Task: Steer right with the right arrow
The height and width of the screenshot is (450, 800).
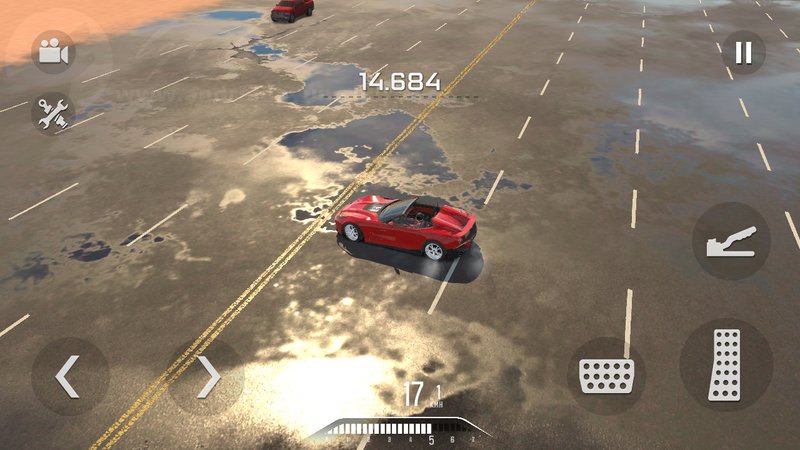Action: click(207, 376)
